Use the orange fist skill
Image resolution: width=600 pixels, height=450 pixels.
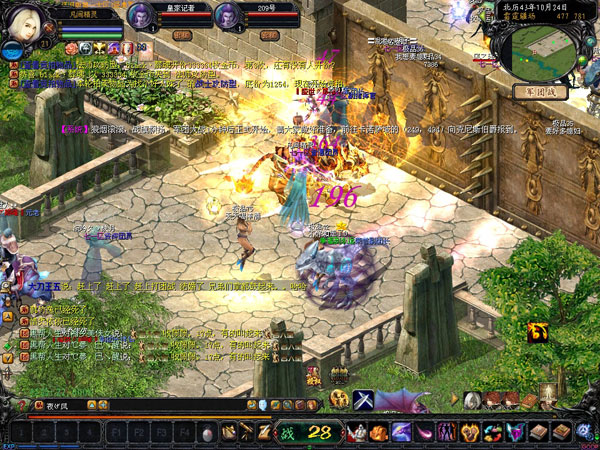pos(379,433)
